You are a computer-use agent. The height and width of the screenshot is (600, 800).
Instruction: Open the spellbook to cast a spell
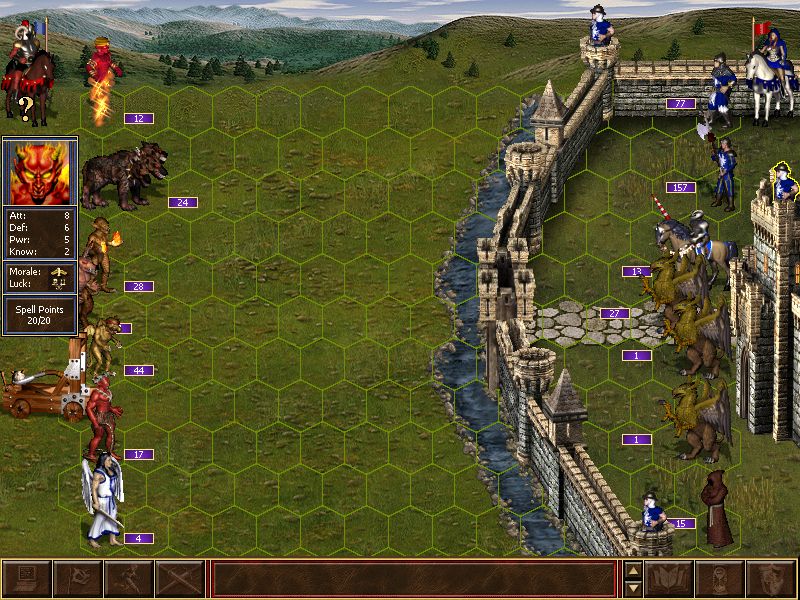(x=669, y=579)
